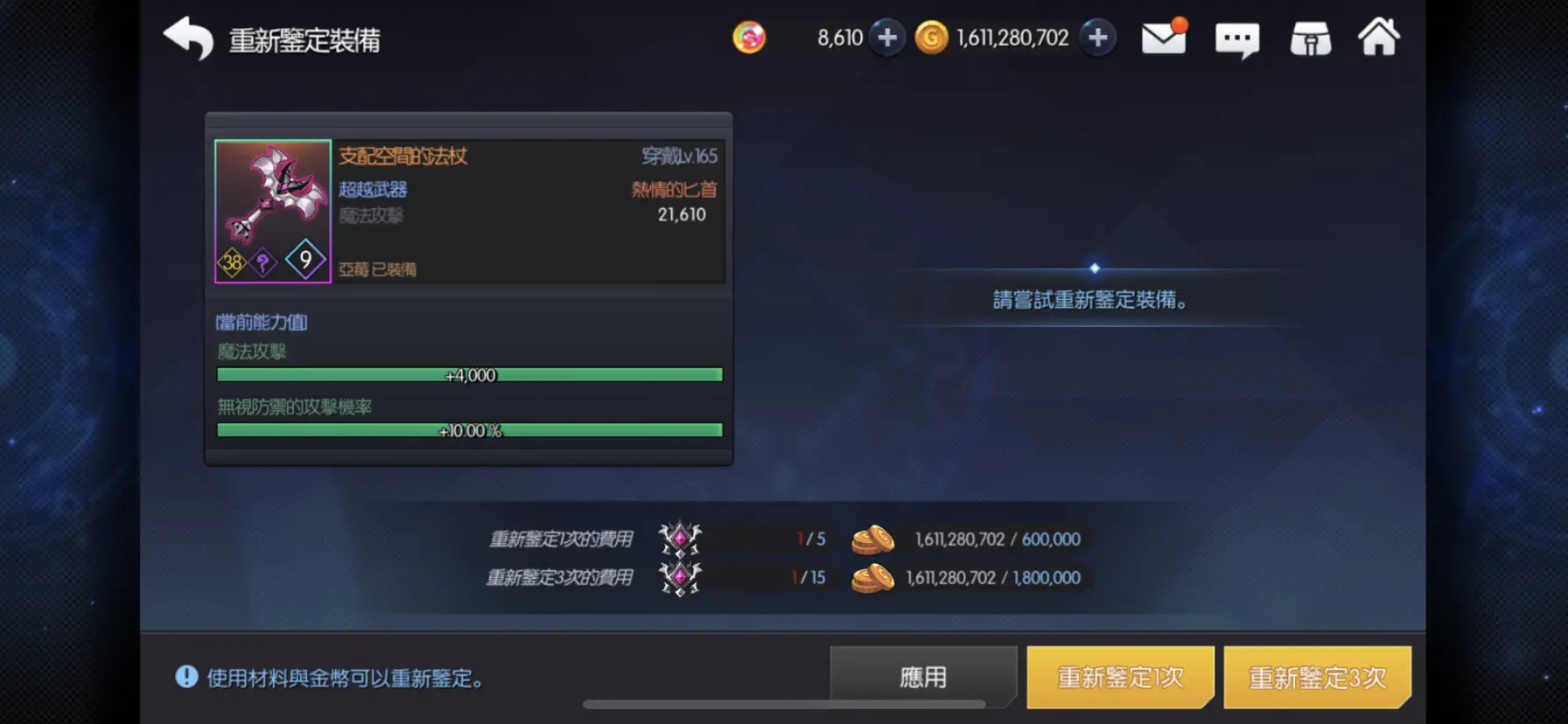Viewport: 1568px width, 724px height.
Task: Click the gold coin stack icon beside 600,000 cost
Action: (x=872, y=540)
